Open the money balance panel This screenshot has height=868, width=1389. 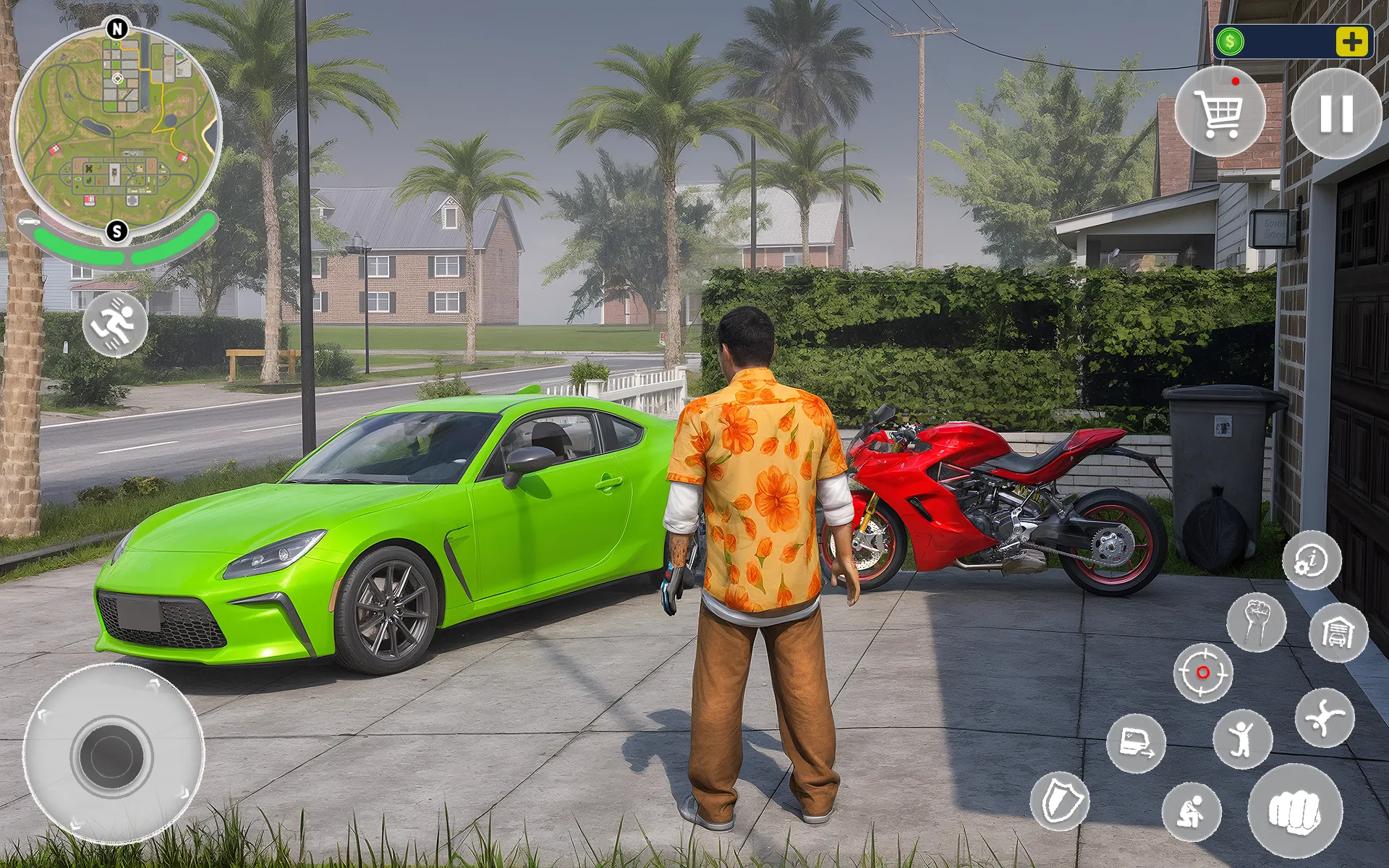coord(1295,41)
